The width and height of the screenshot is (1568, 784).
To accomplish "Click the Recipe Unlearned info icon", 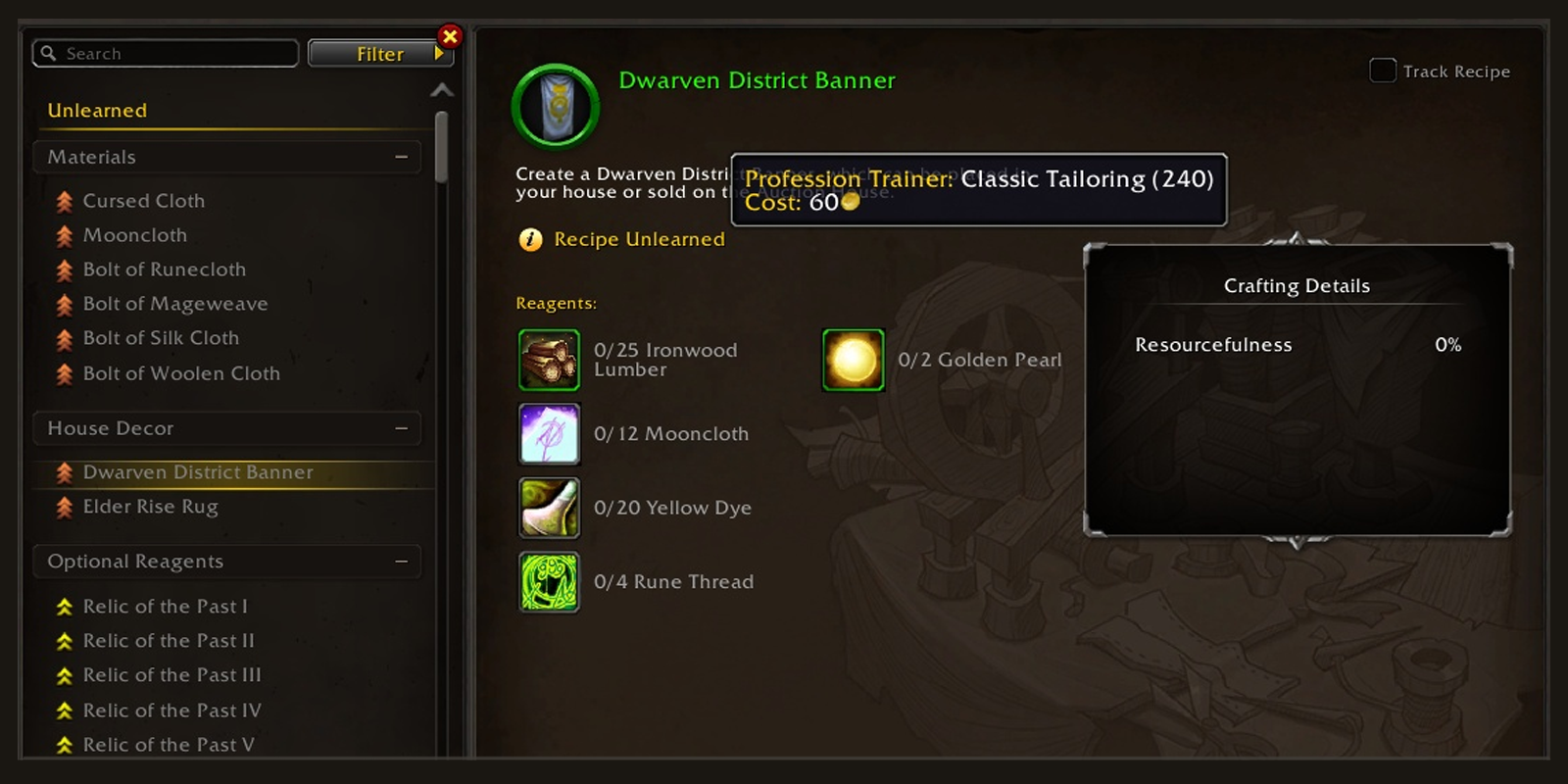I will coord(528,239).
